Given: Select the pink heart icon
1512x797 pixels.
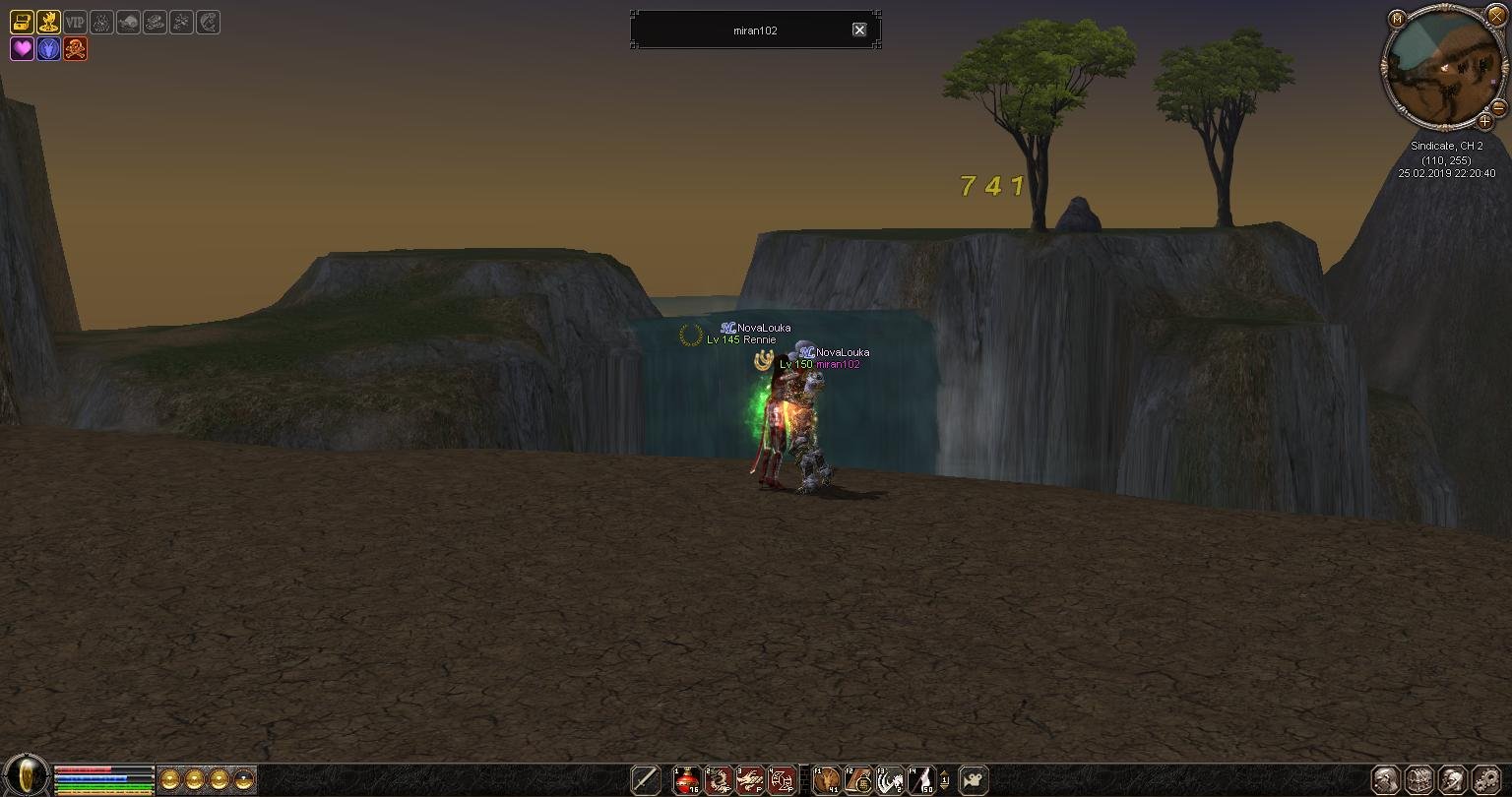Looking at the screenshot, I should 22,48.
